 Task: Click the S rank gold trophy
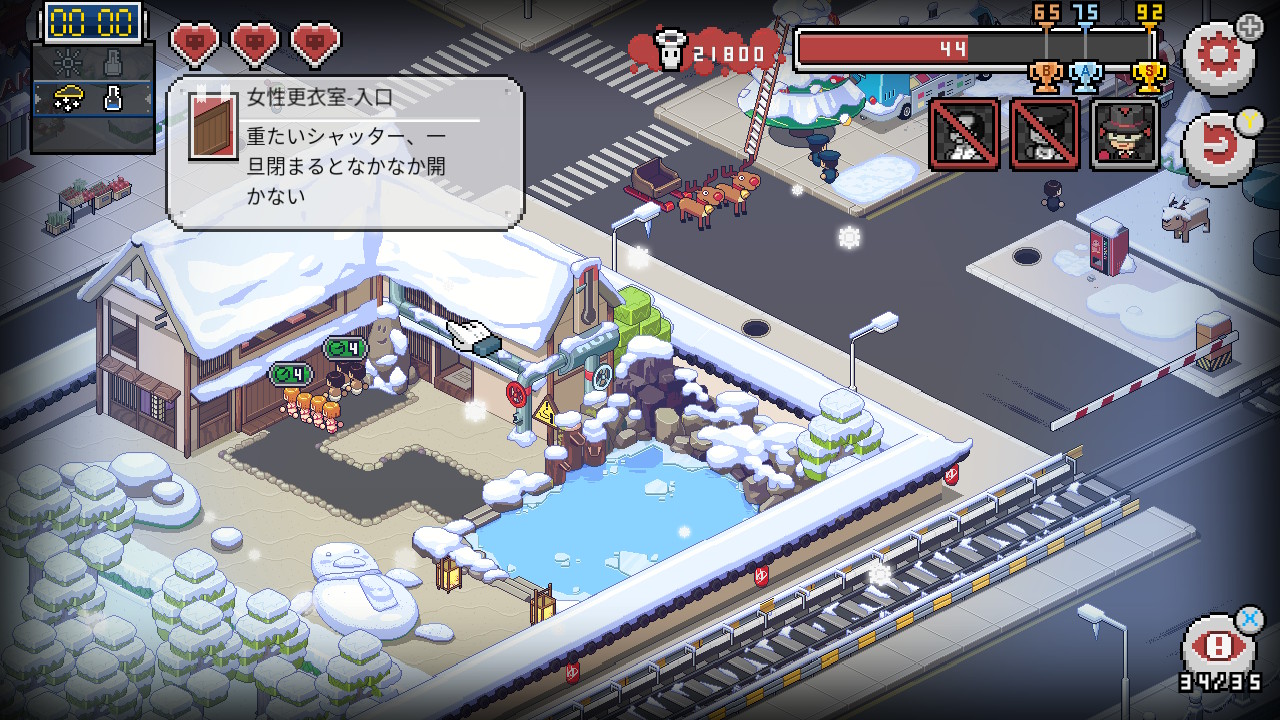point(1148,76)
